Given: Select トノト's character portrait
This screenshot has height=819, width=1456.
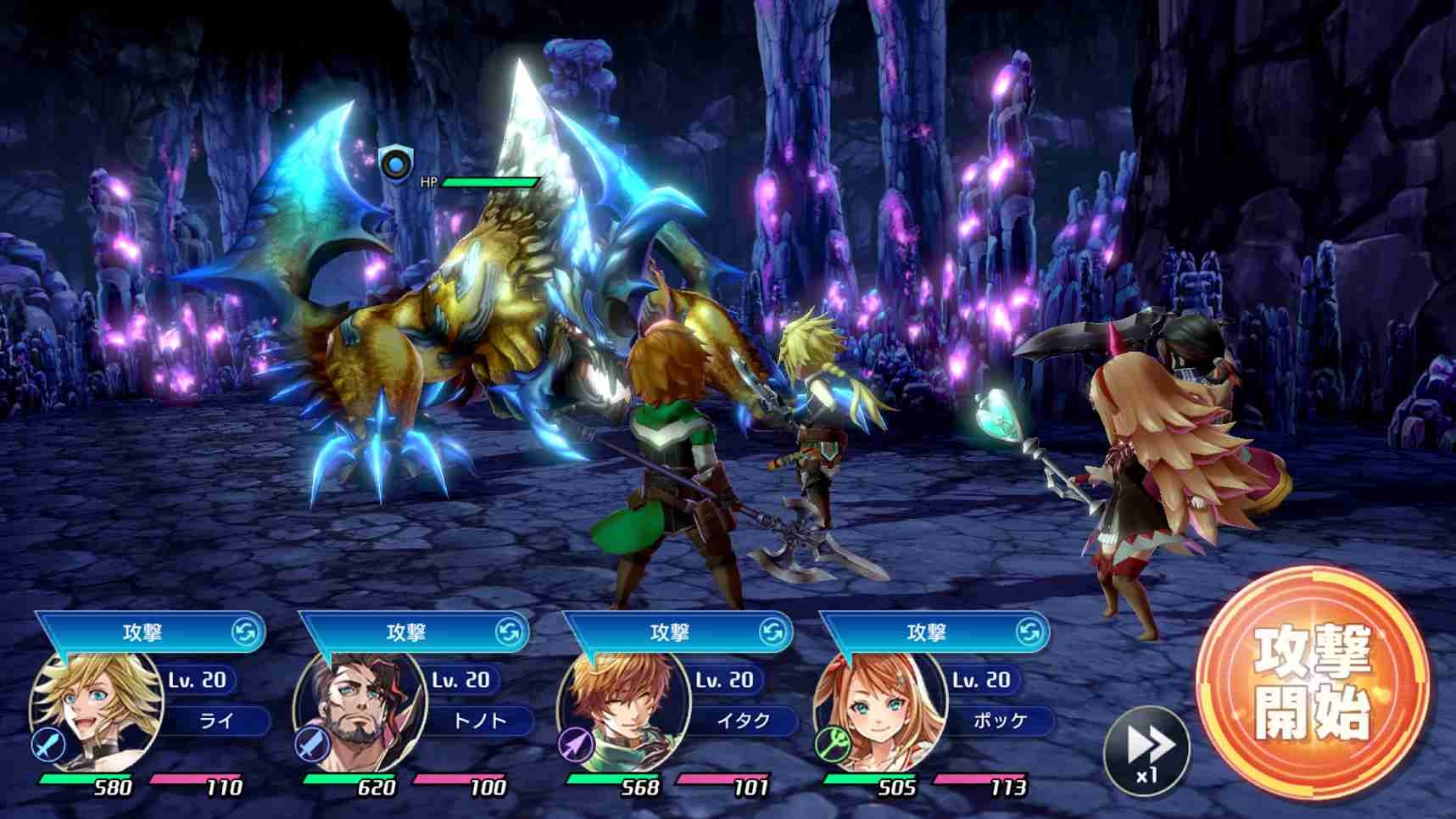Looking at the screenshot, I should 360,710.
